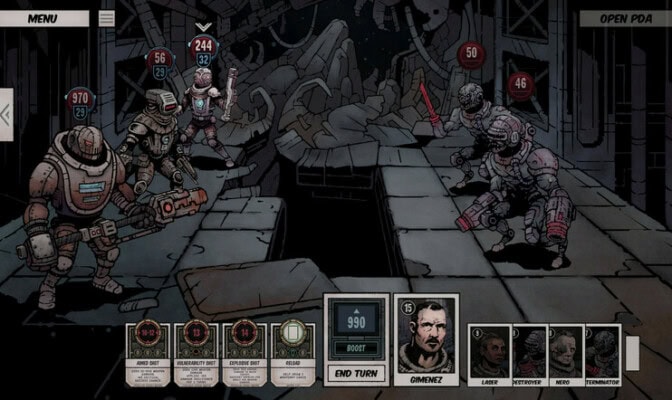This screenshot has width=672, height=400.
Task: Pick the Destroyer turn order portrait
Action: point(530,353)
